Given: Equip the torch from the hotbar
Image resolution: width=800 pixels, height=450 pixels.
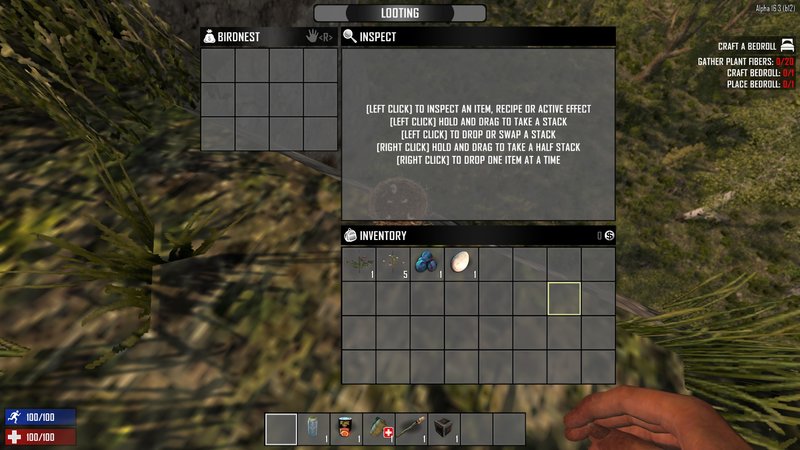Looking at the screenshot, I should 412,429.
